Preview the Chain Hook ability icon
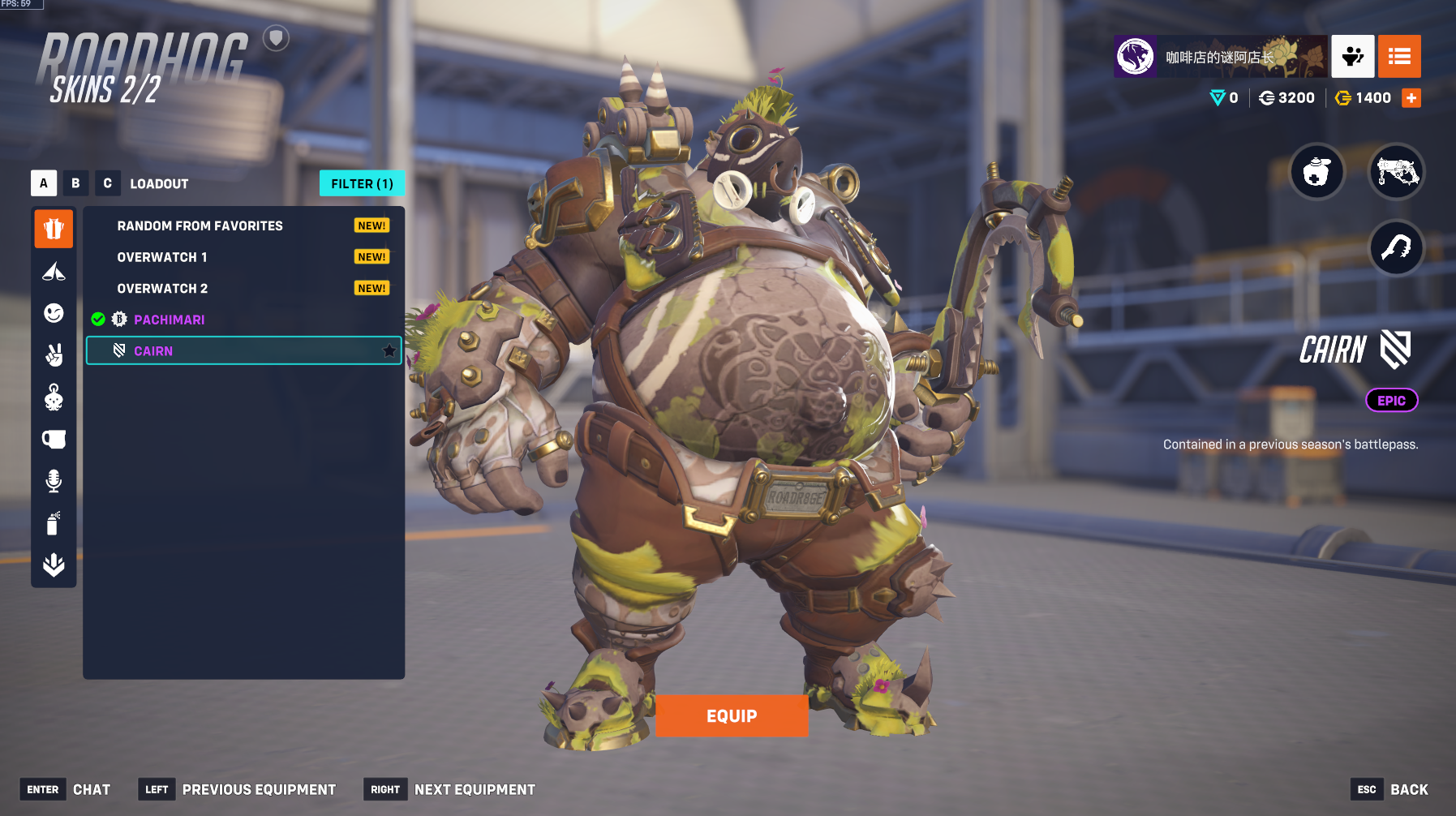 pyautogui.click(x=1397, y=248)
